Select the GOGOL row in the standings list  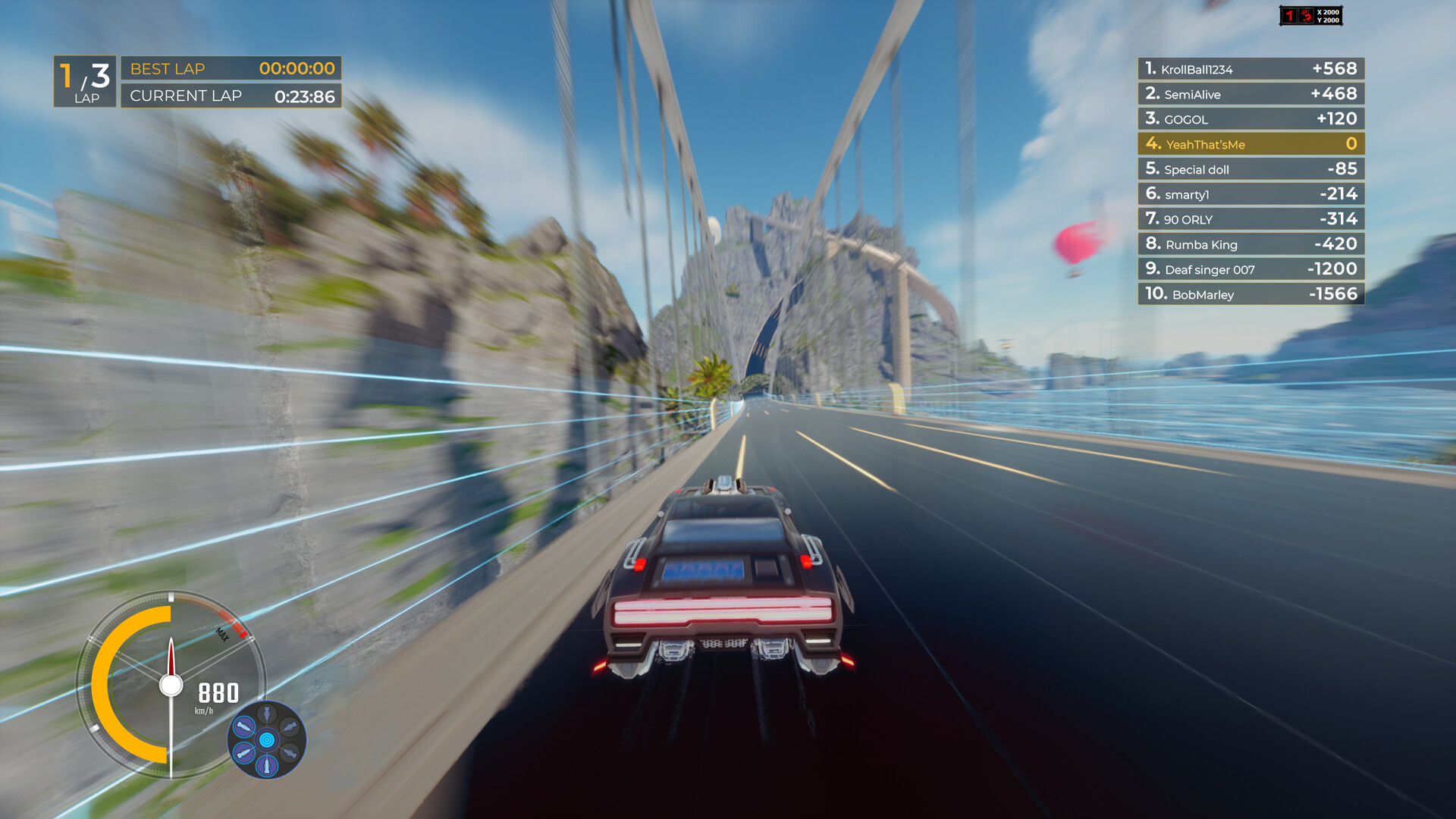click(x=1250, y=119)
